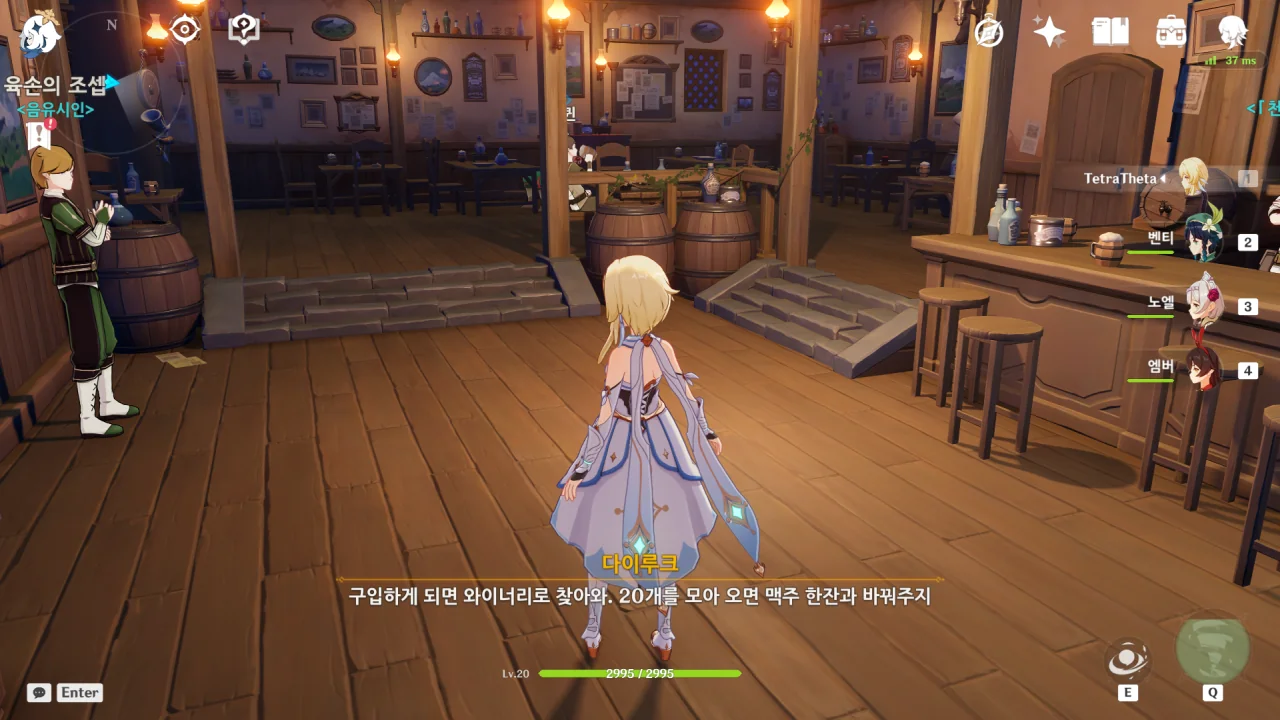Switch to party member 벤티

(x=1202, y=242)
